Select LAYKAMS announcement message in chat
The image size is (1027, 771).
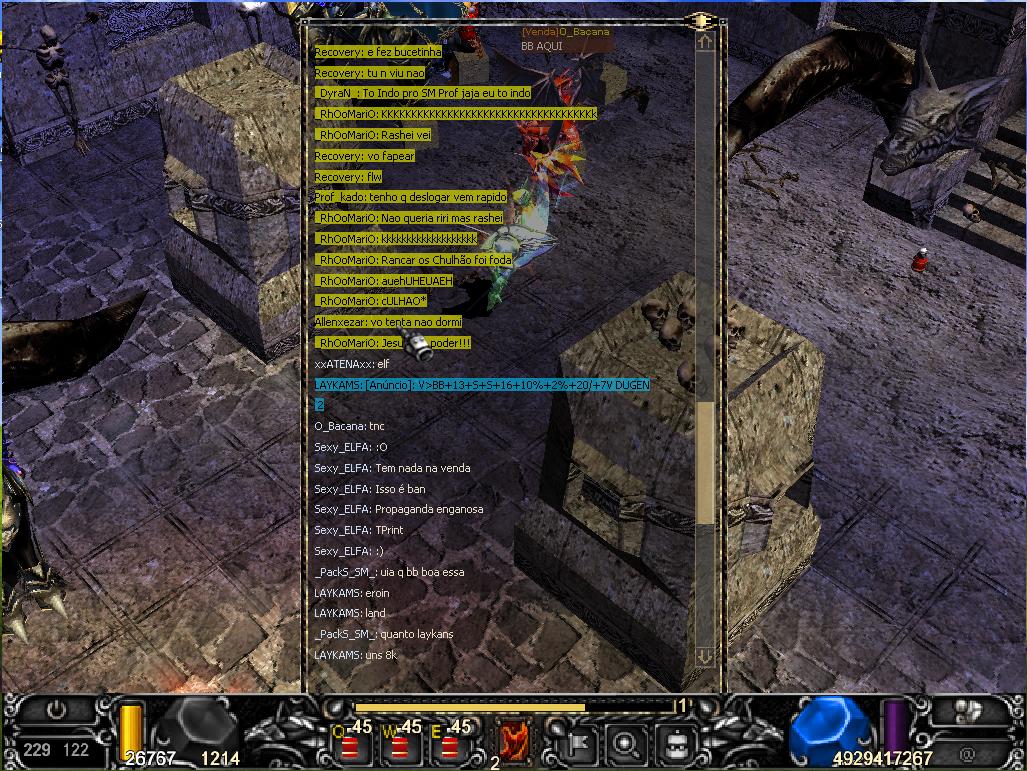tap(482, 385)
